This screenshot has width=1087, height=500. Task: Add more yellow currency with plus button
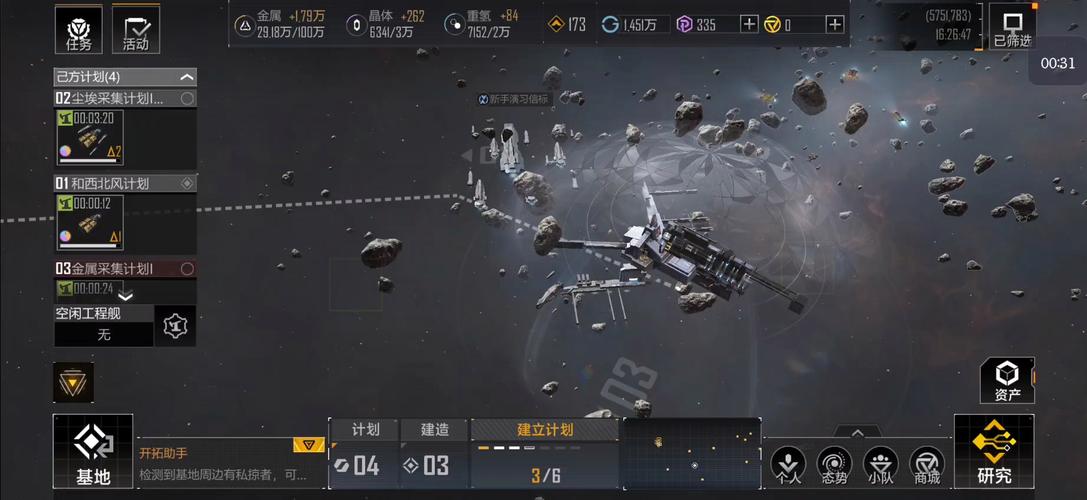(835, 24)
